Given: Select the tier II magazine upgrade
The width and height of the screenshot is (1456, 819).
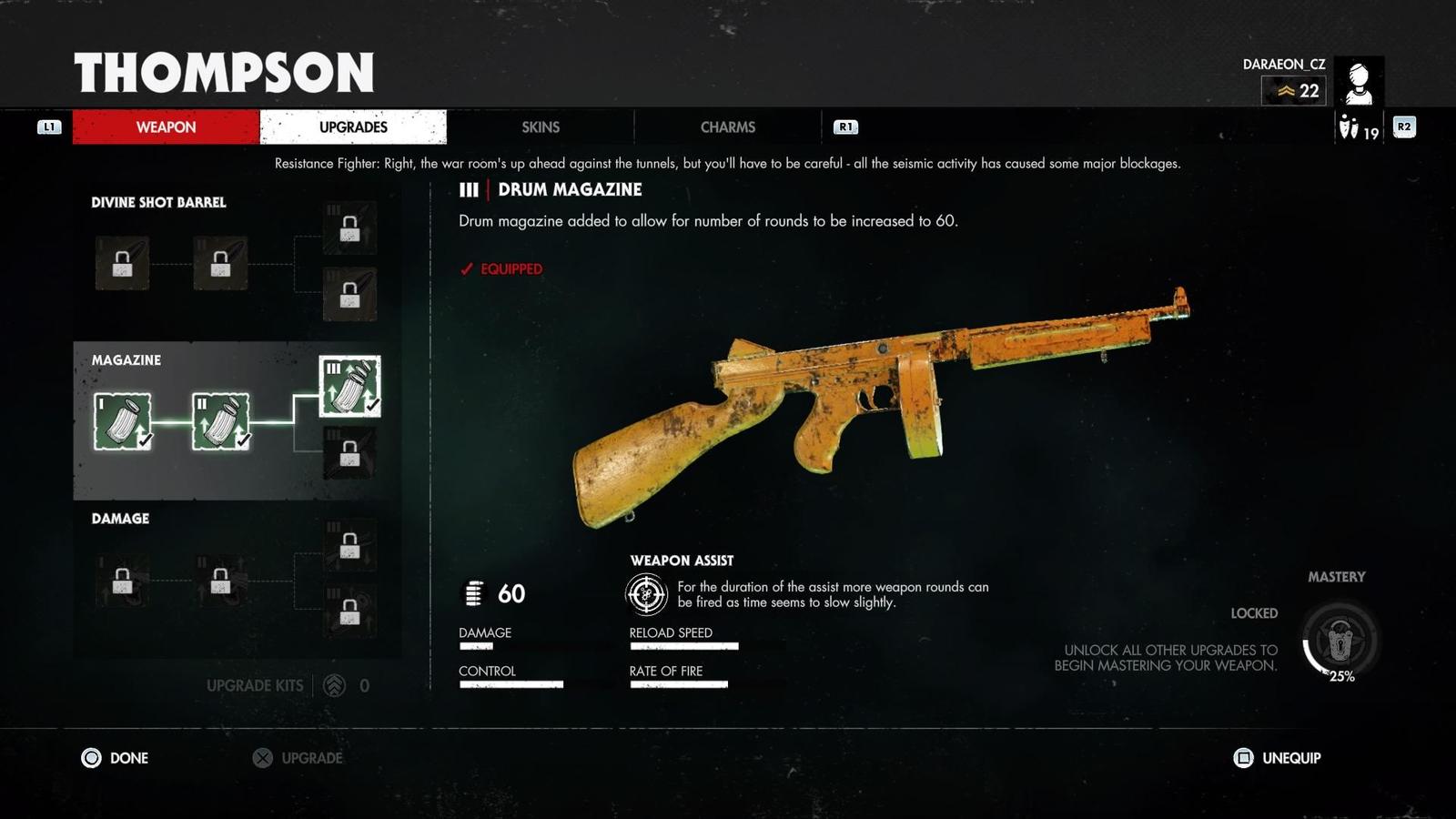Looking at the screenshot, I should tap(220, 421).
